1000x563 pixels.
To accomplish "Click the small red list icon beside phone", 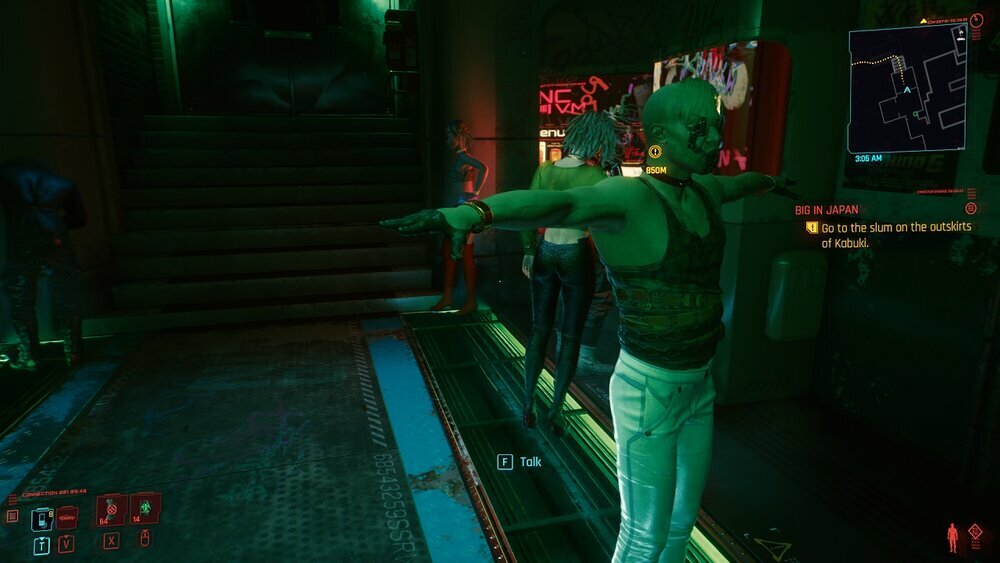I will coord(12,516).
